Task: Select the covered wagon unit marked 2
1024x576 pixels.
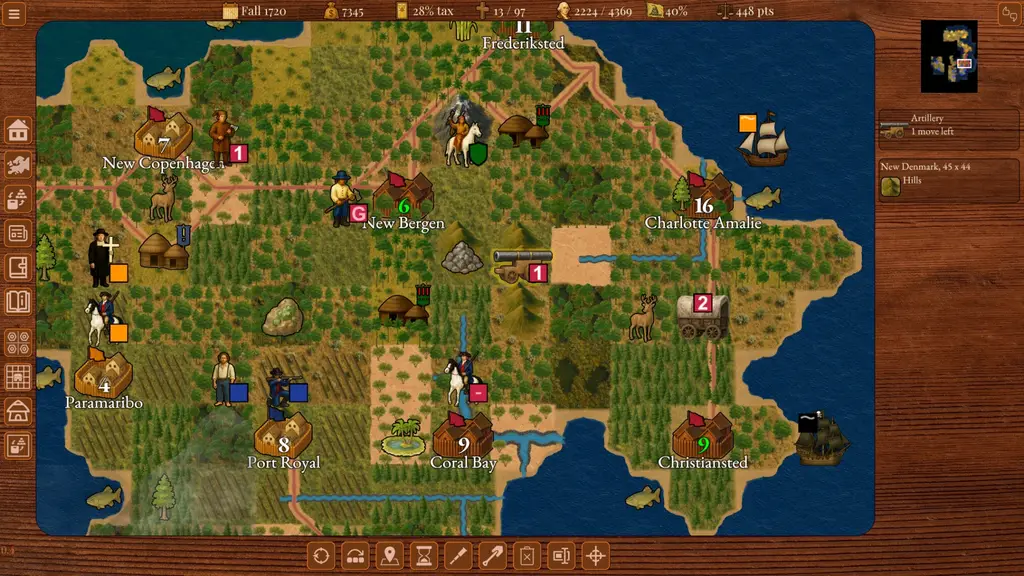Action: (x=700, y=315)
